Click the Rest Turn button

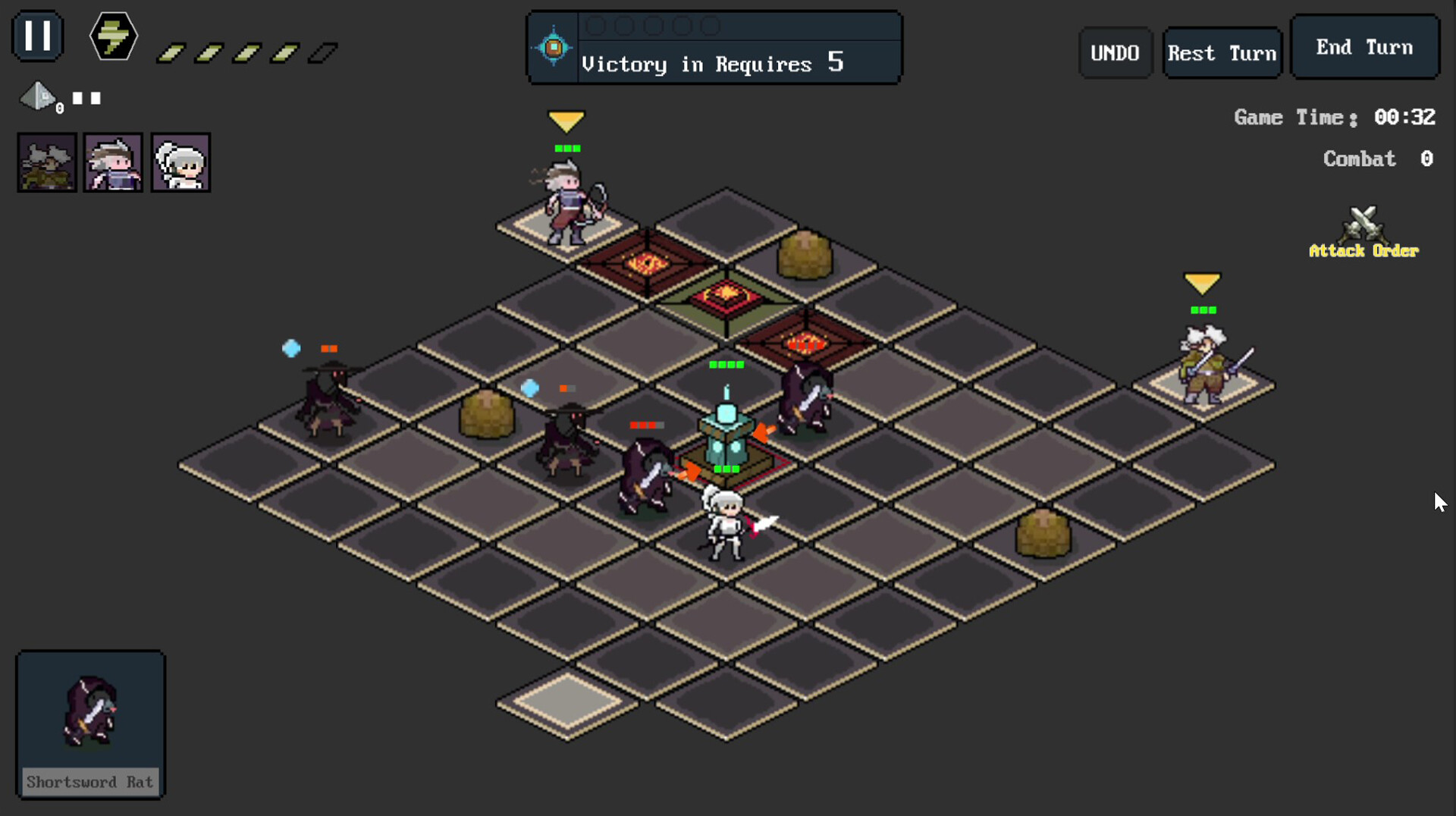1221,52
